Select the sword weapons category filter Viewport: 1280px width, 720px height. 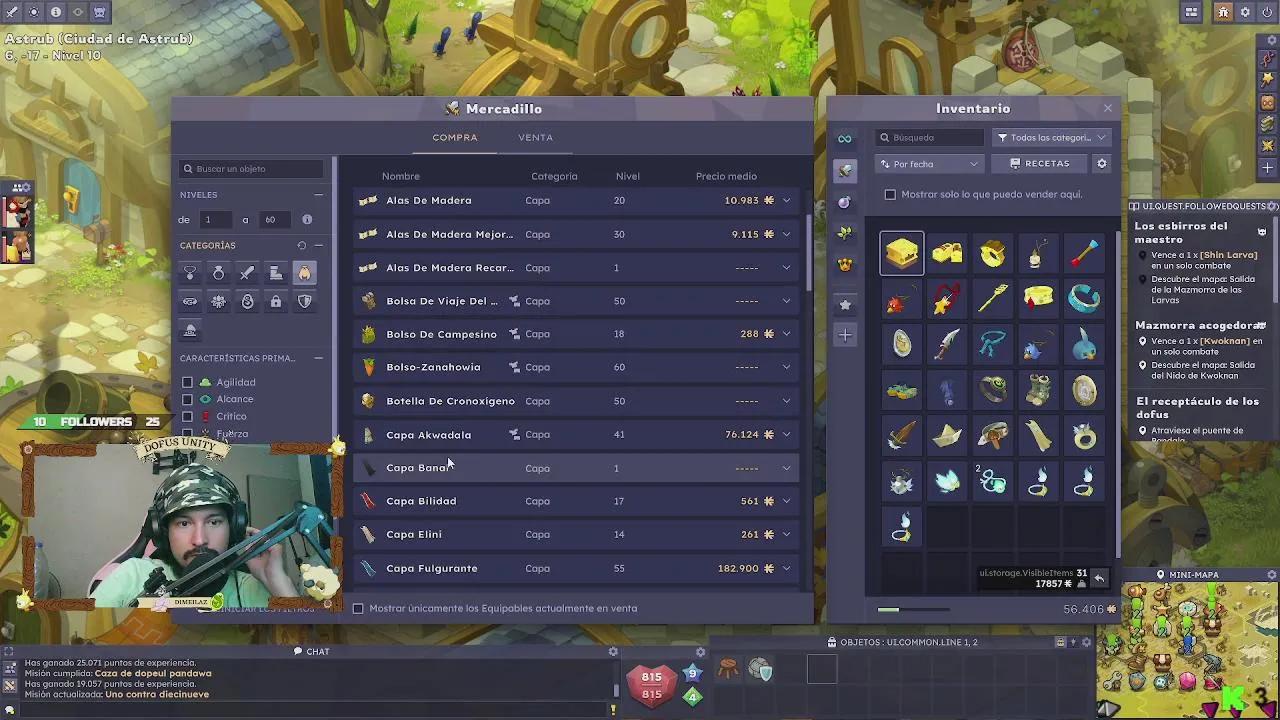(x=247, y=272)
